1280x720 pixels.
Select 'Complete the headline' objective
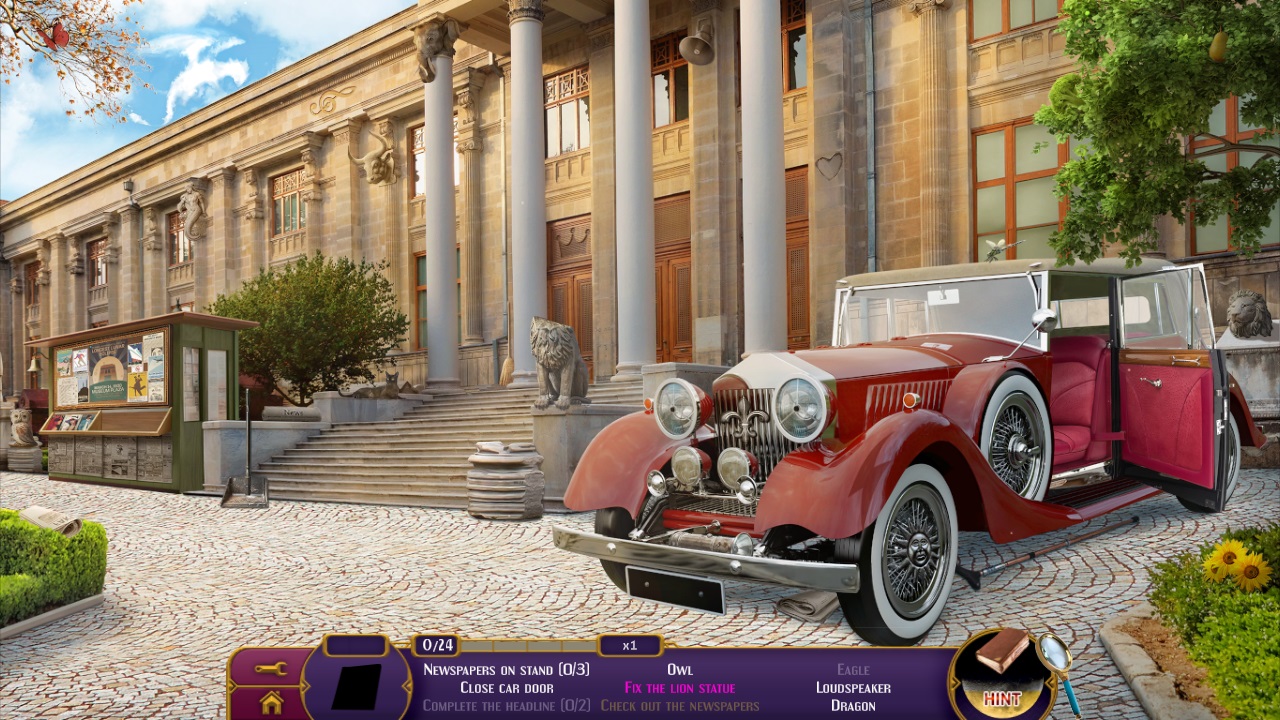tap(506, 705)
